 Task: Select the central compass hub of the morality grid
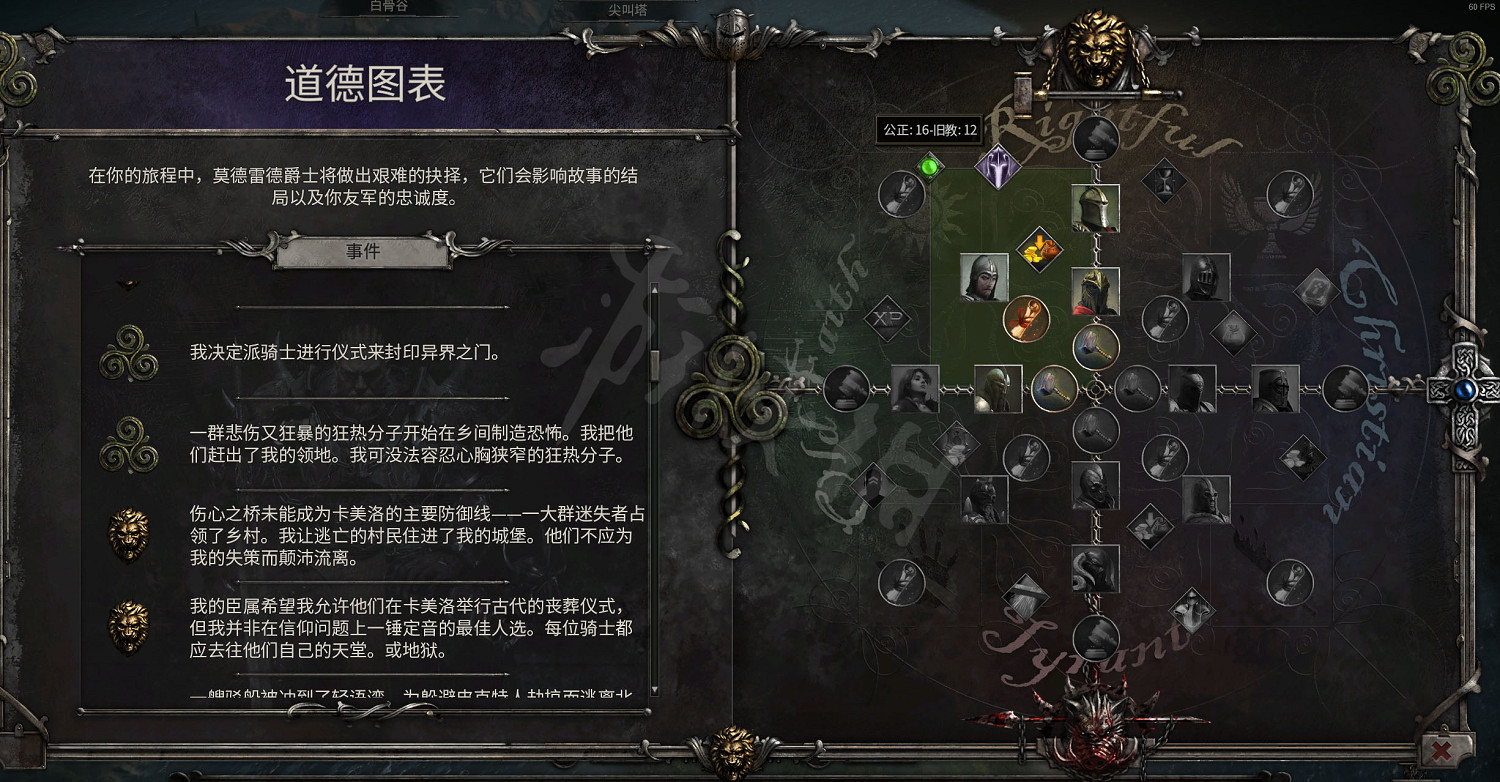point(1097,389)
